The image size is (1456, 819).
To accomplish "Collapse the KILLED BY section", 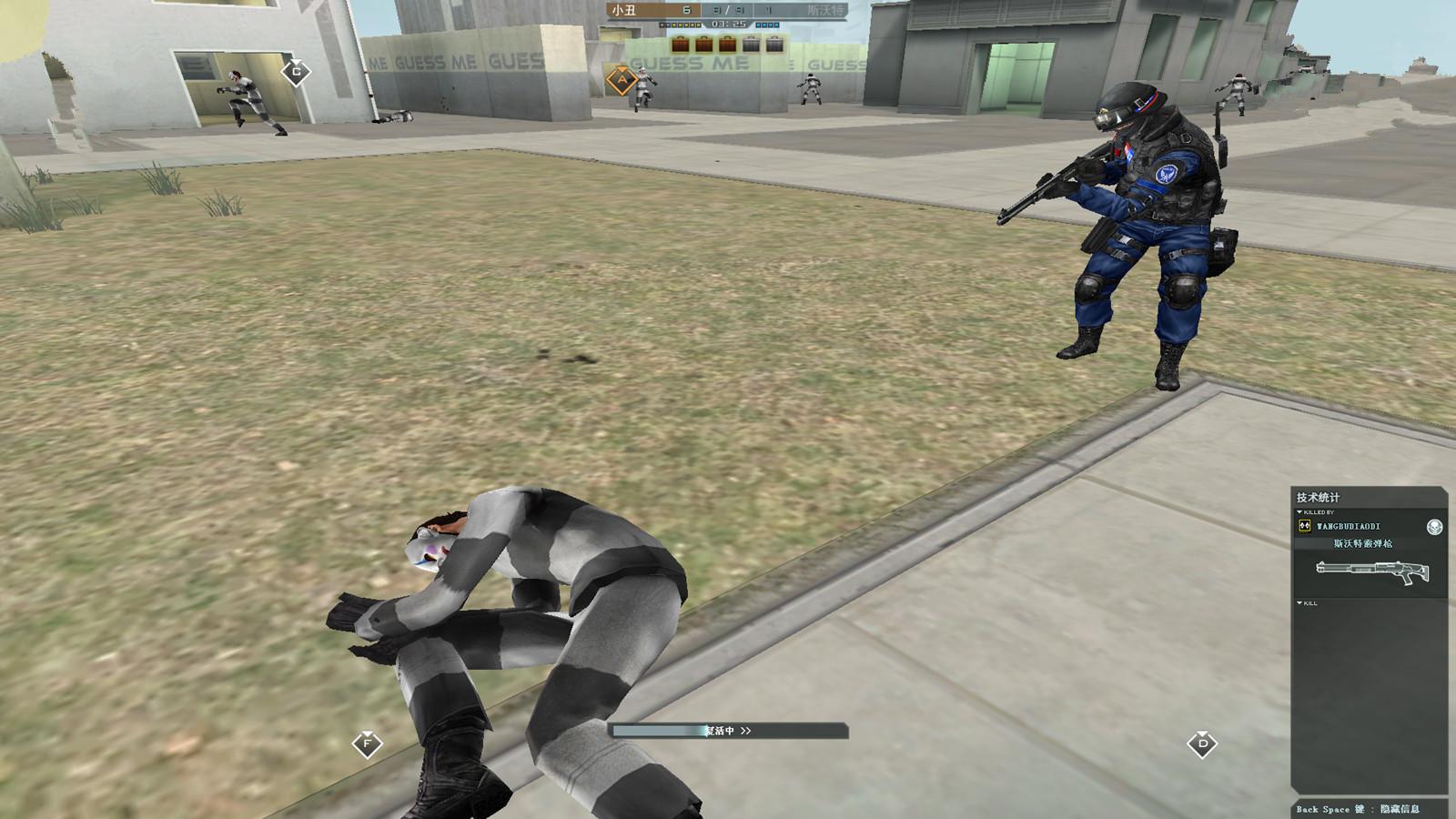I will [1299, 512].
